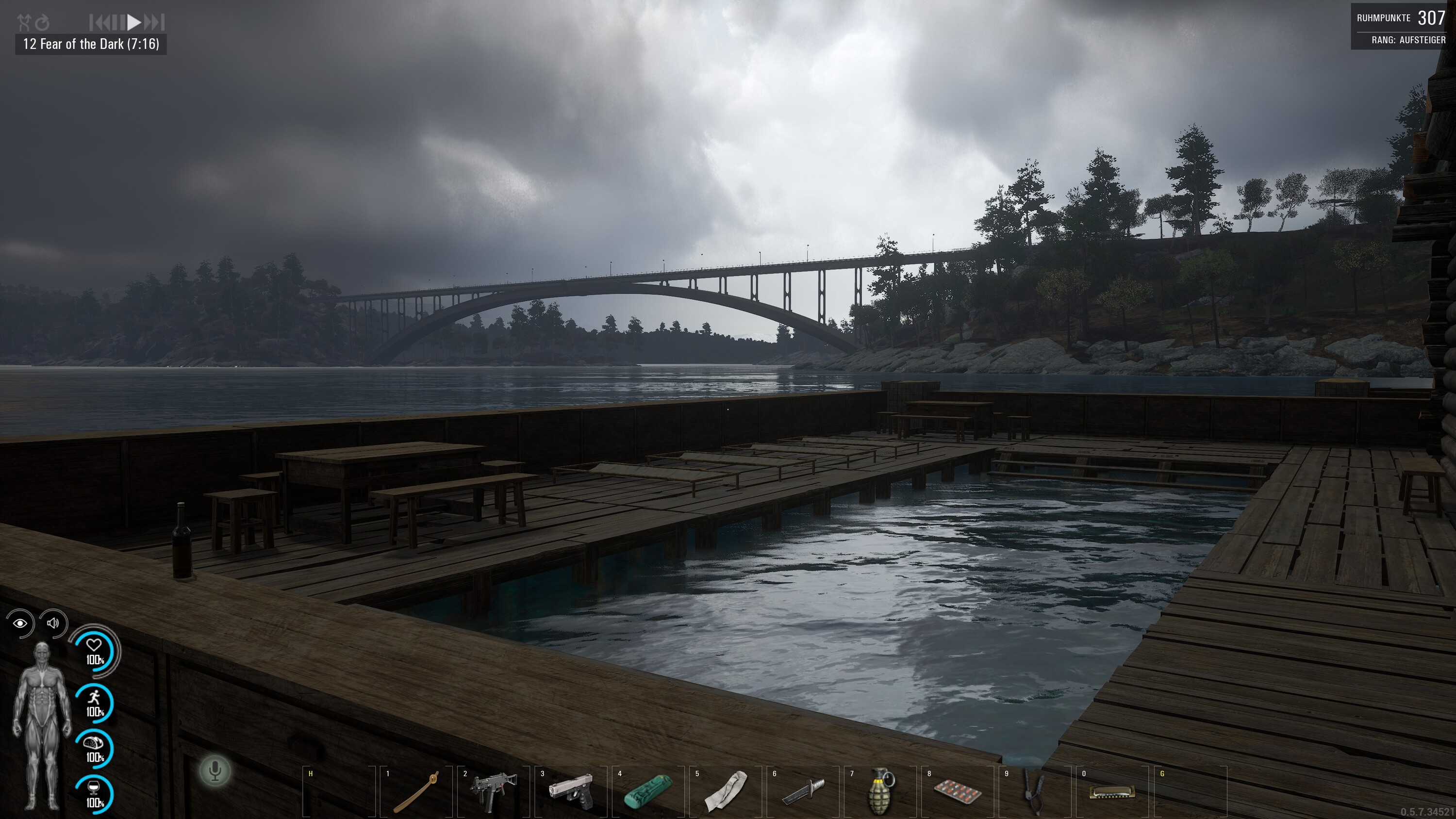Click the speaker noise indicator

click(x=53, y=623)
